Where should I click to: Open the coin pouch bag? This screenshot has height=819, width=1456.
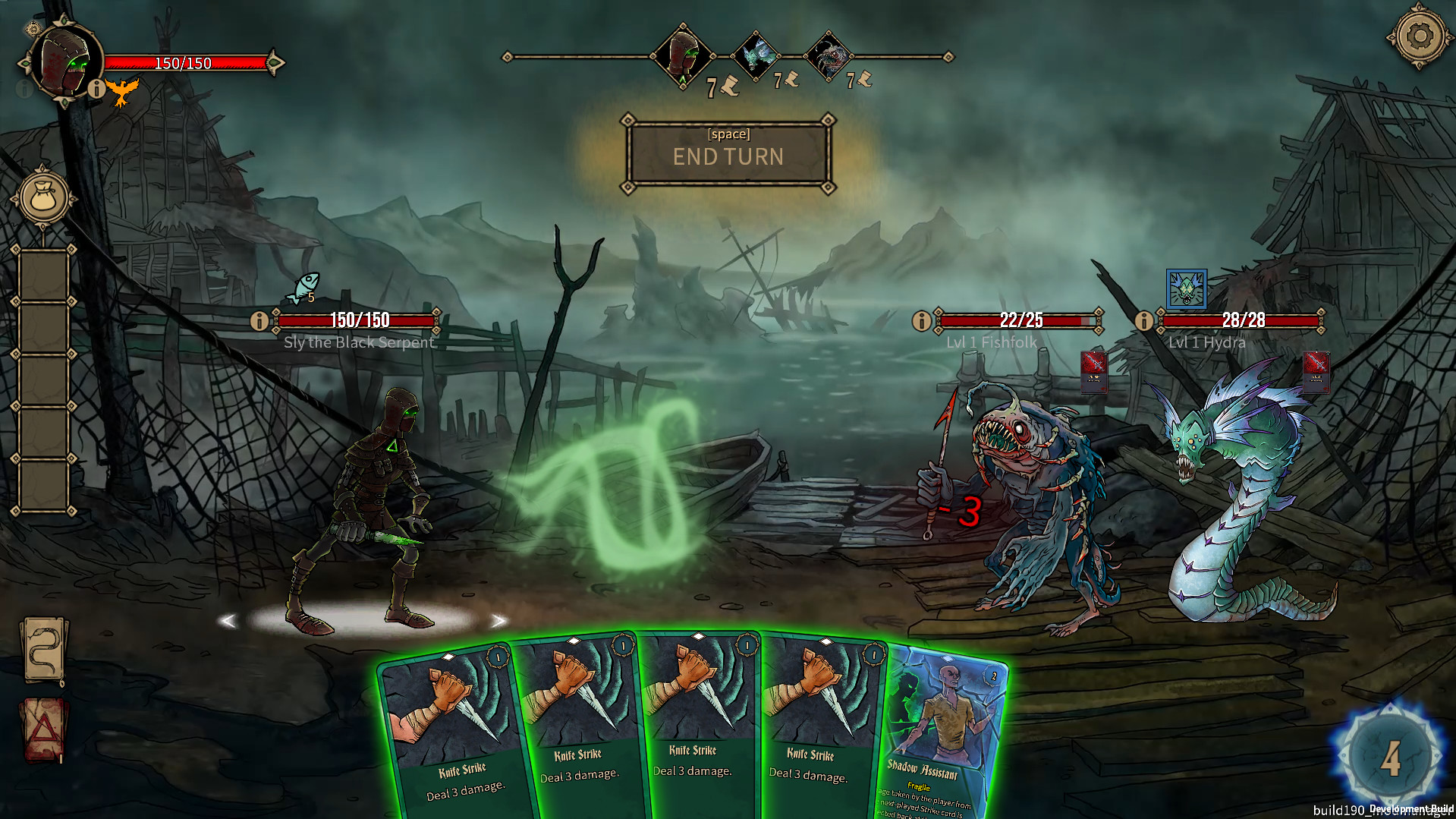click(x=43, y=198)
